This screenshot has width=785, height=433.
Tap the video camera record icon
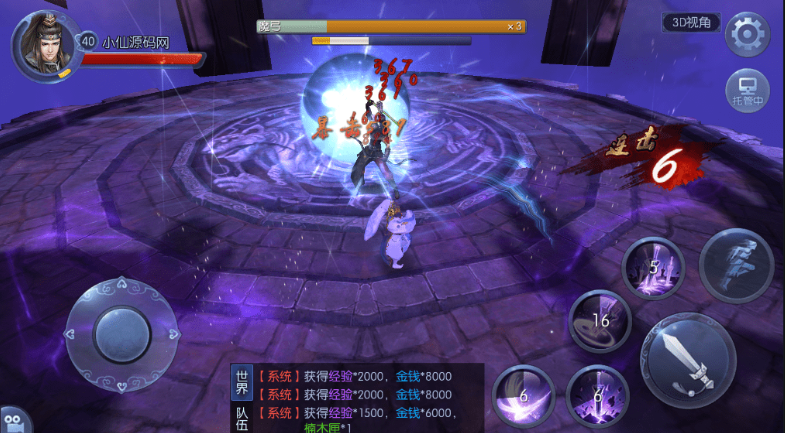point(11,421)
